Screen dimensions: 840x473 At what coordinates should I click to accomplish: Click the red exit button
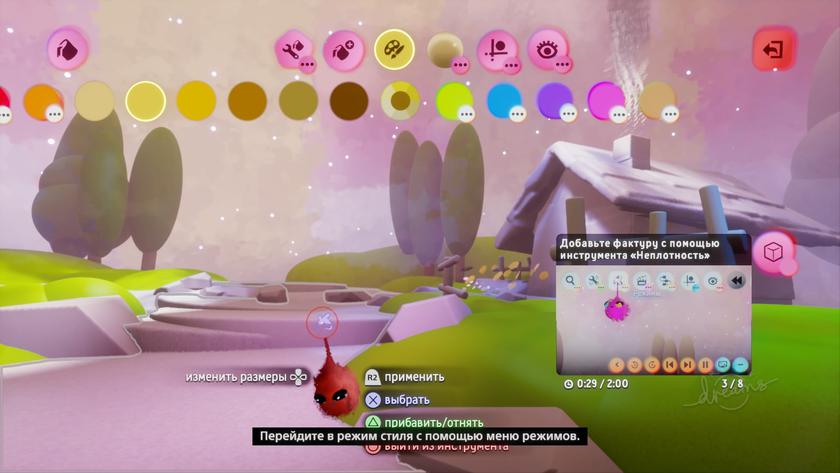(773, 49)
